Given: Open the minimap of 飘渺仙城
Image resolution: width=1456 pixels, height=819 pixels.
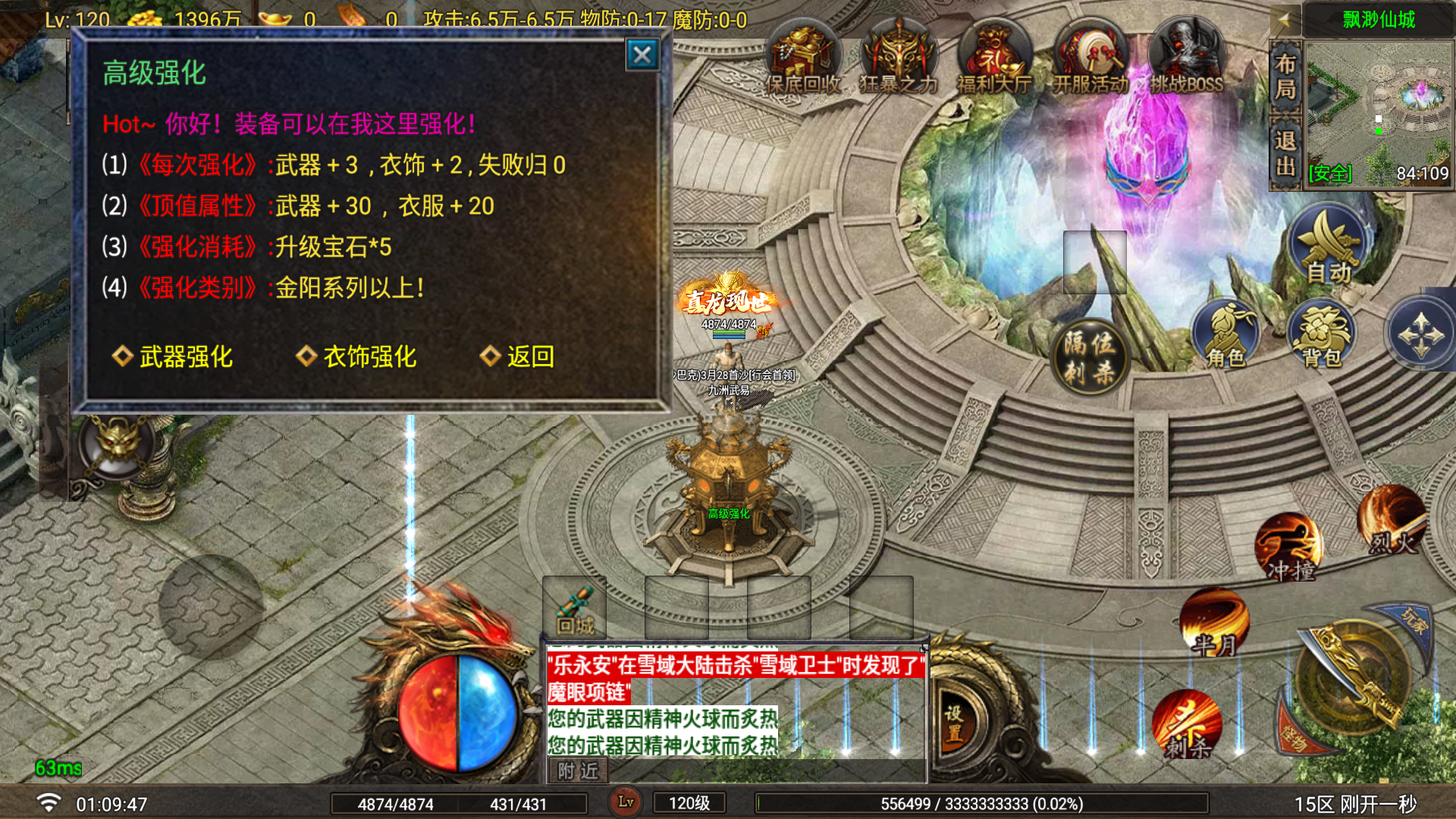Looking at the screenshot, I should point(1379,114).
